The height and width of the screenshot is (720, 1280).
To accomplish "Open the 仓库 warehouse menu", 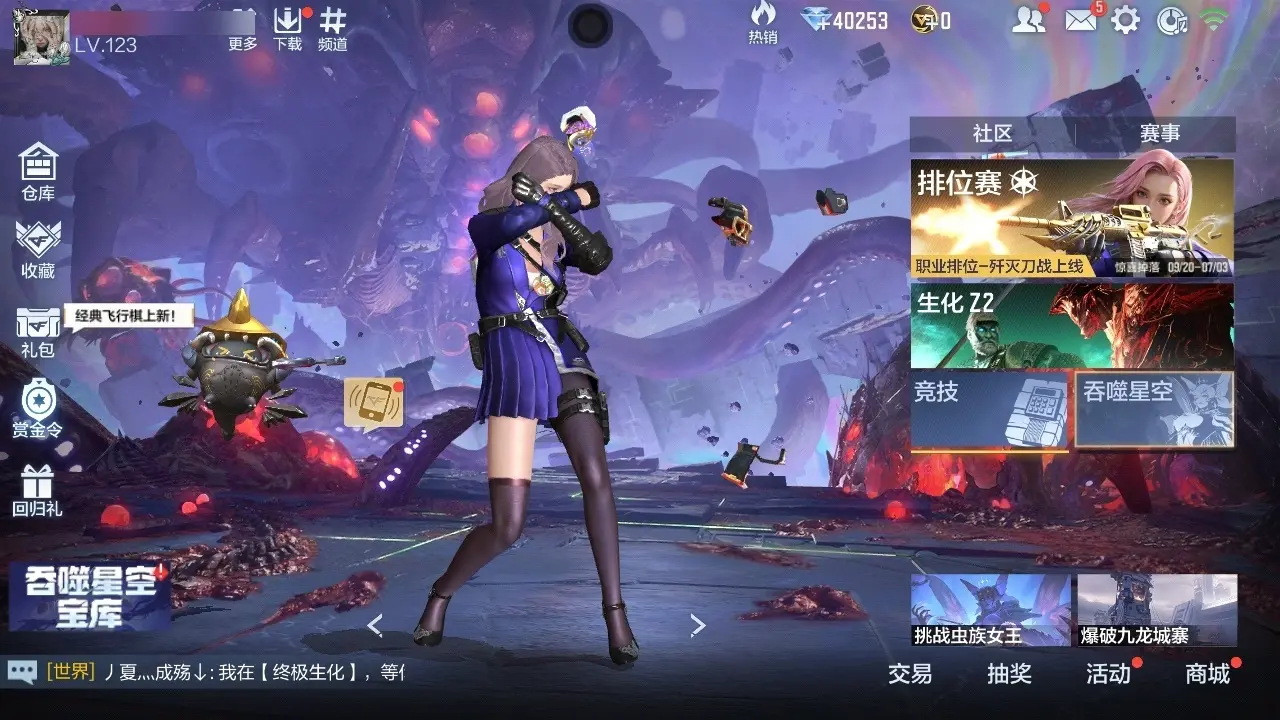I will (38, 170).
